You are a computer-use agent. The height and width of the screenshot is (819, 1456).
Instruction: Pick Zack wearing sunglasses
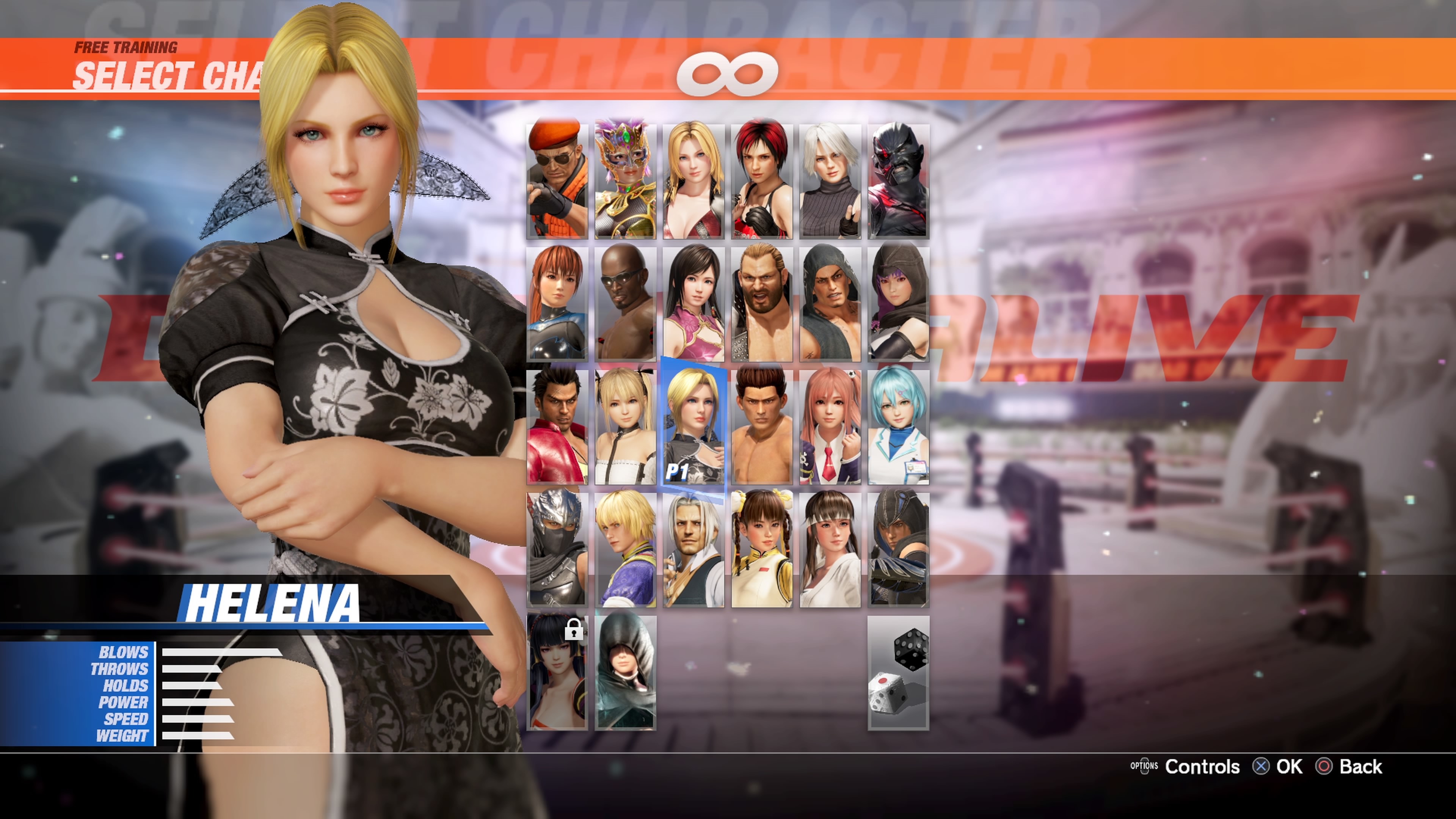[x=625, y=303]
